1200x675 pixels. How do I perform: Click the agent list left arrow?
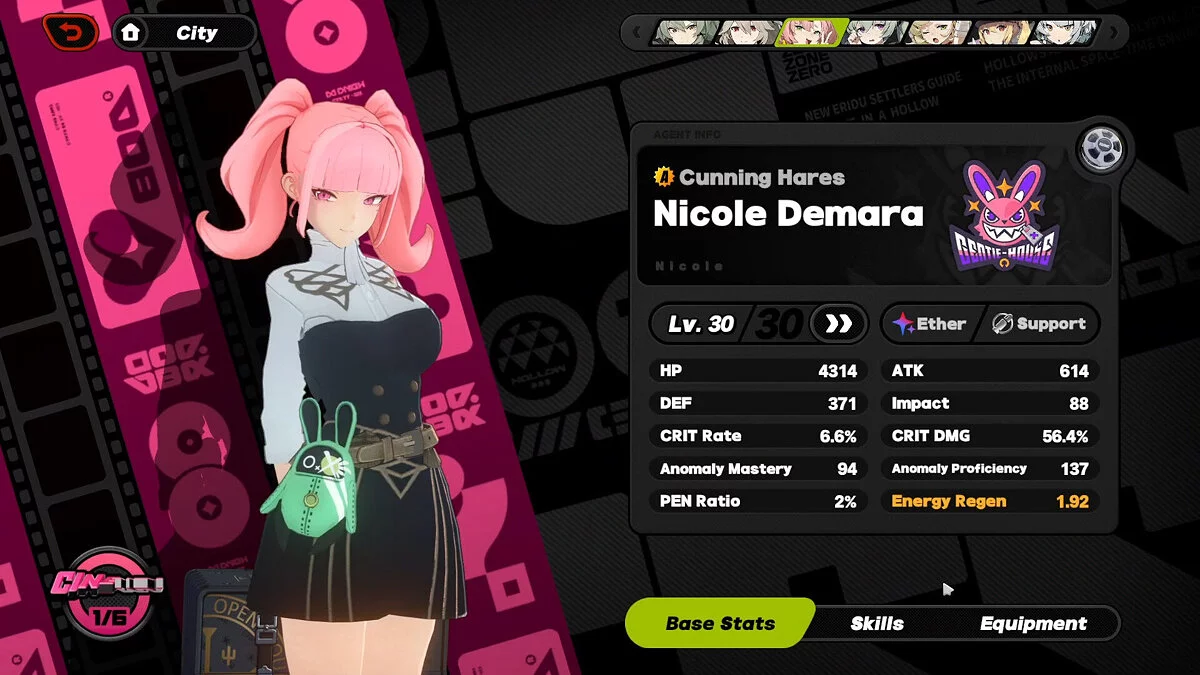coord(635,33)
